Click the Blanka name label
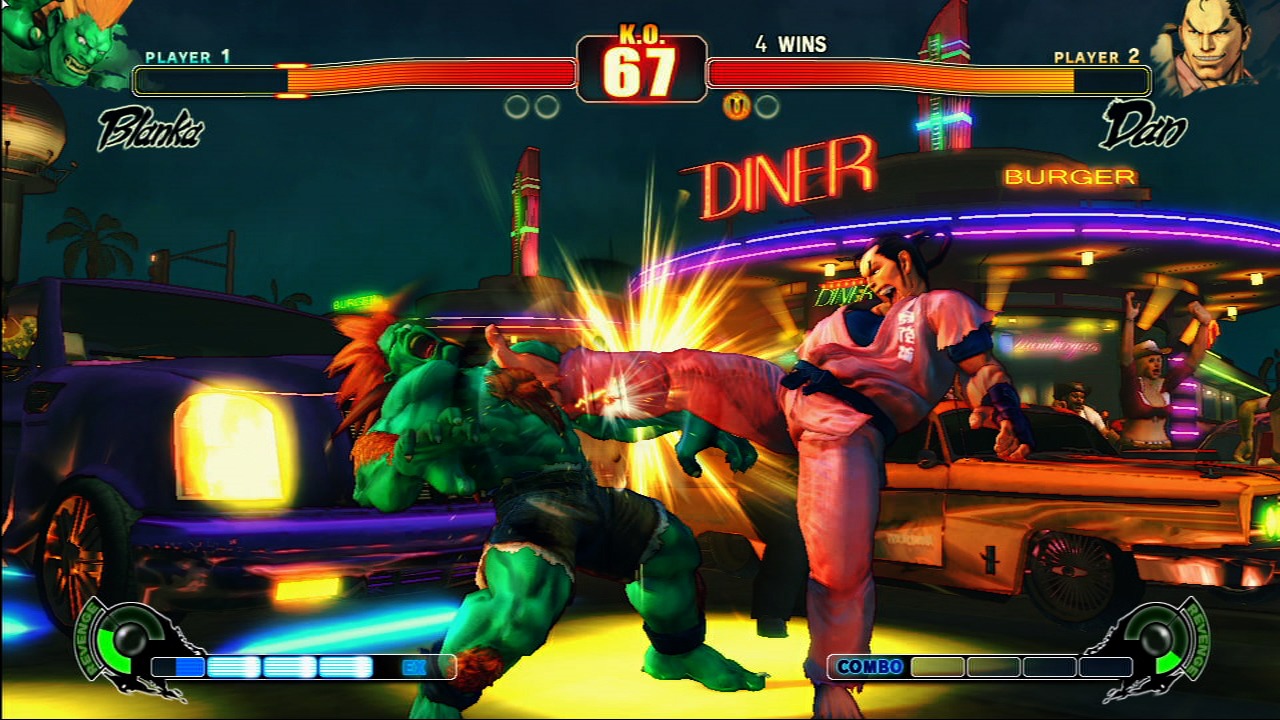 150,130
